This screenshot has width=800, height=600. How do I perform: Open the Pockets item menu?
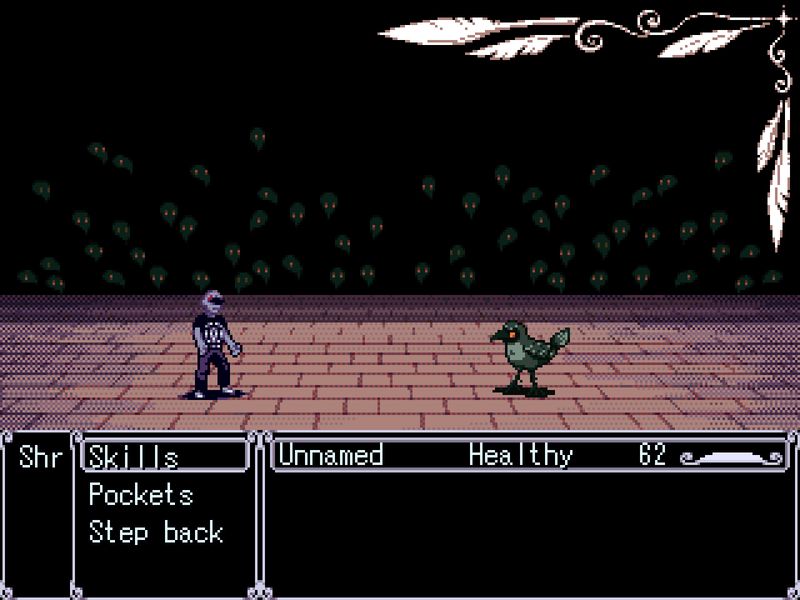click(x=141, y=495)
